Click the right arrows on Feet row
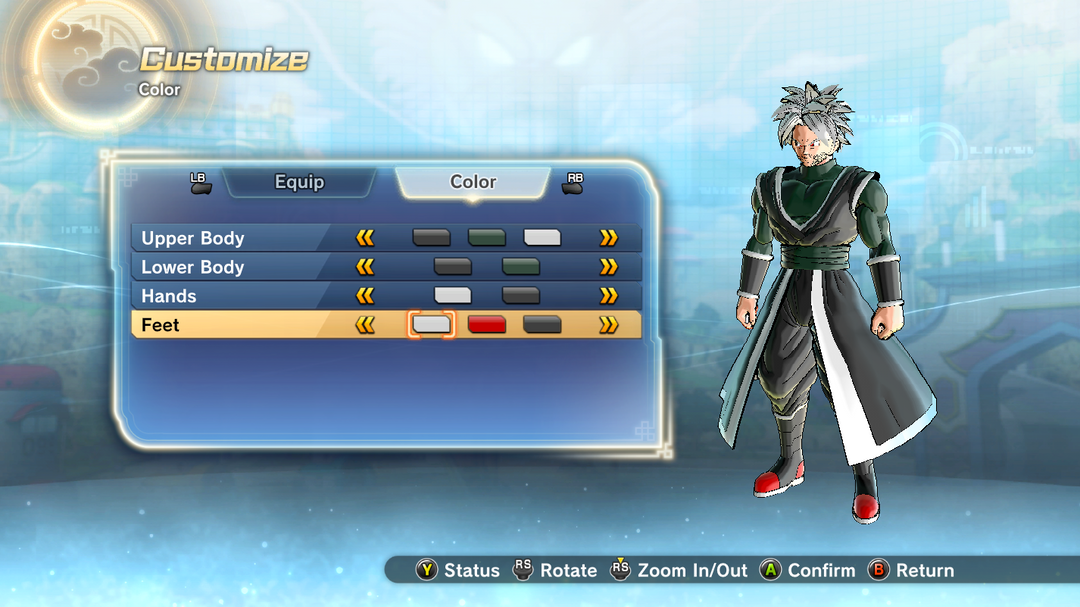This screenshot has height=607, width=1080. click(608, 325)
